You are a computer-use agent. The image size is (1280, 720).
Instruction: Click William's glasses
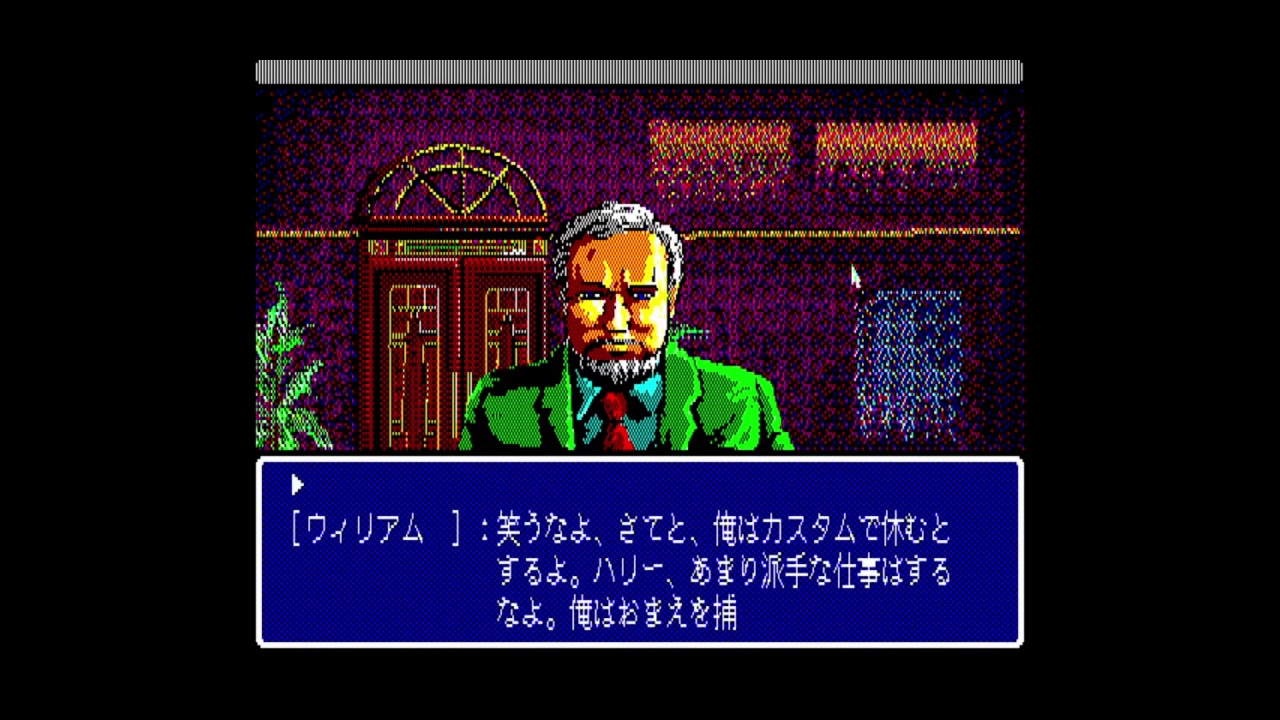pos(615,295)
